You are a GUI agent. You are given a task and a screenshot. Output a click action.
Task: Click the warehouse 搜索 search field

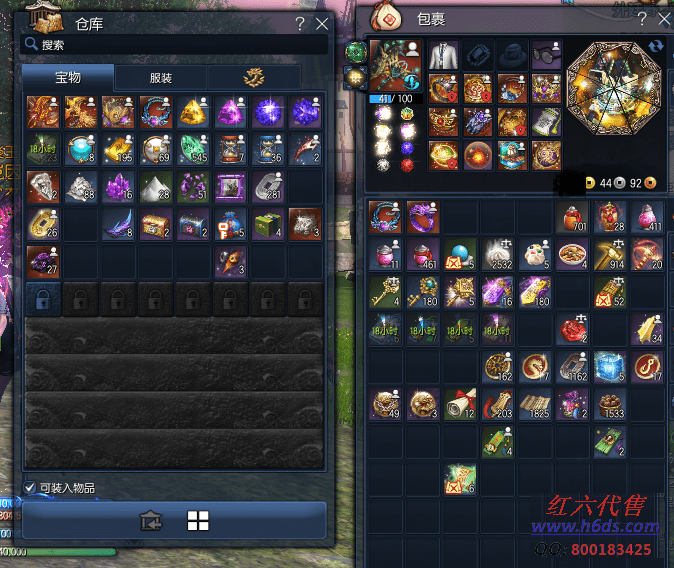click(175, 45)
